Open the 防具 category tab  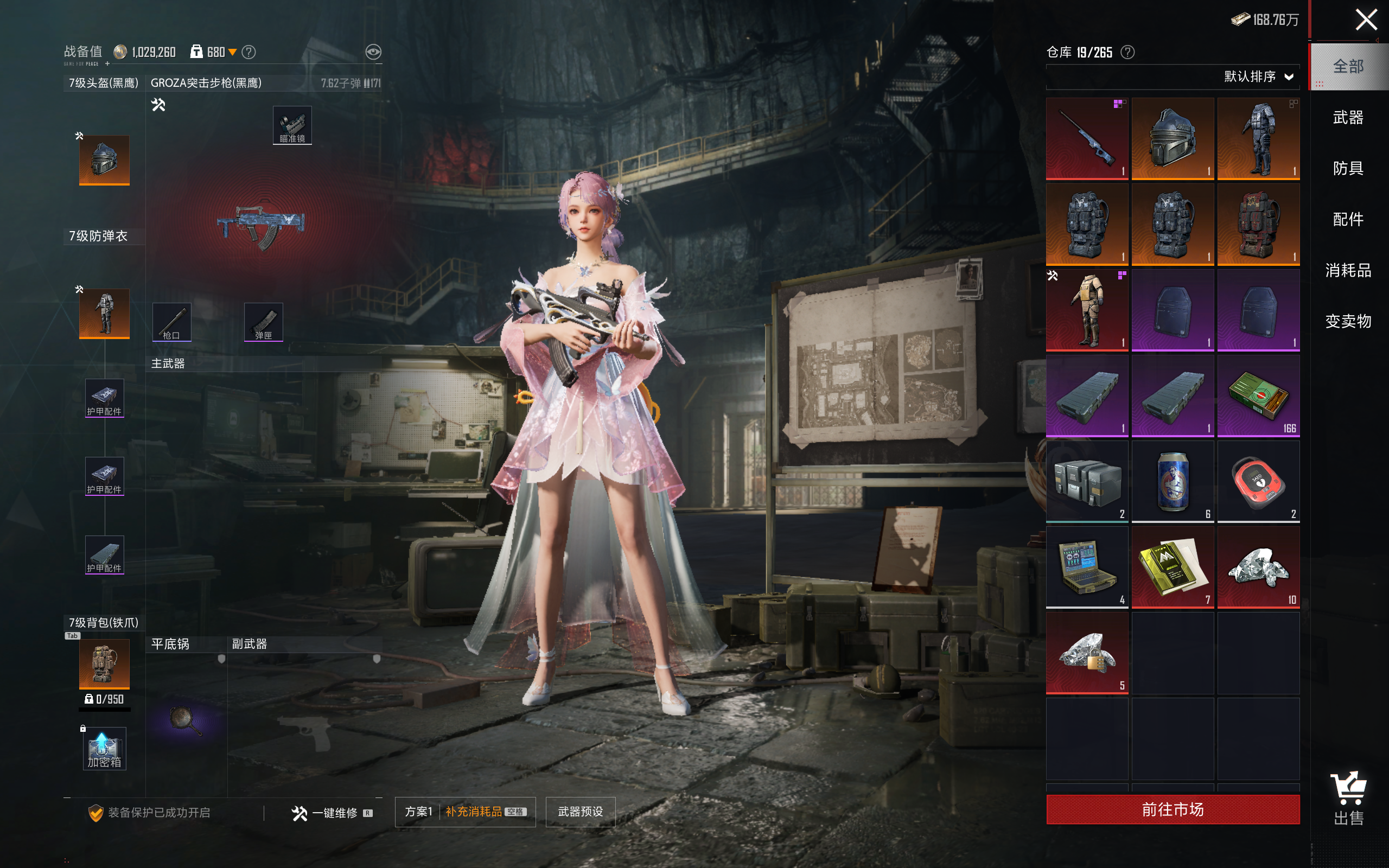pyautogui.click(x=1348, y=168)
